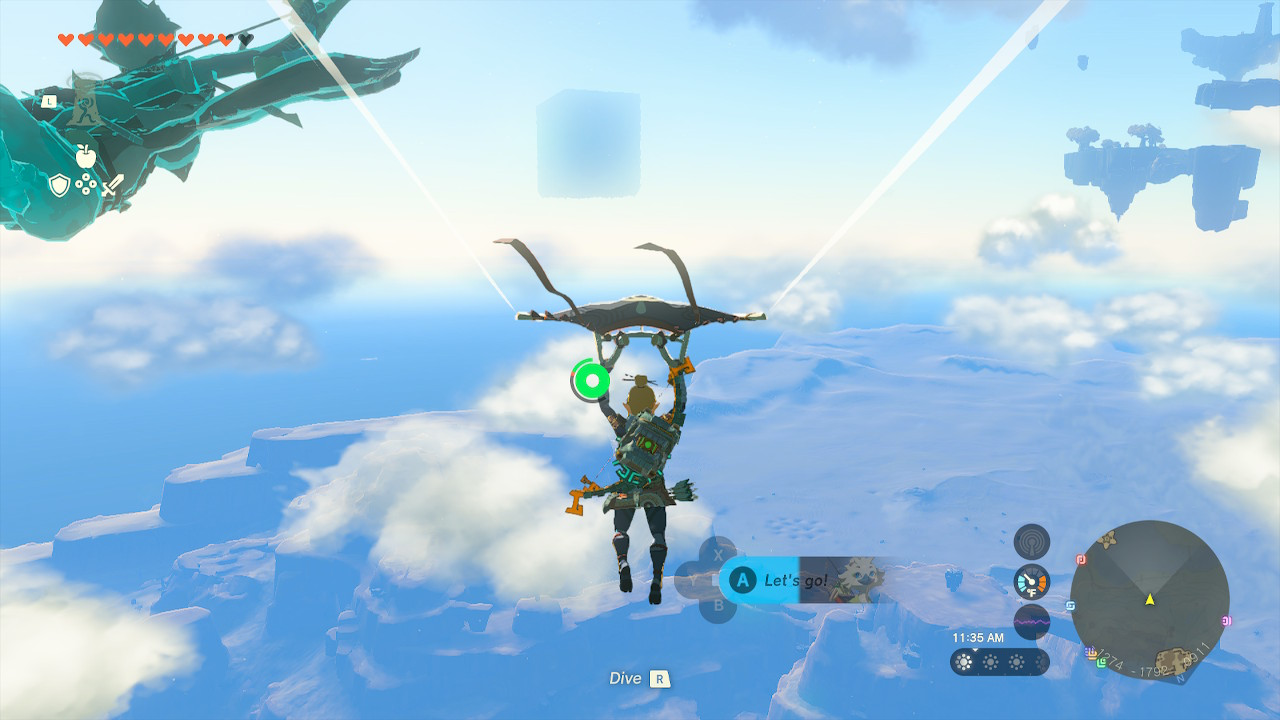Click the yellow player arrow on minimap
The image size is (1280, 720).
pos(1150,599)
